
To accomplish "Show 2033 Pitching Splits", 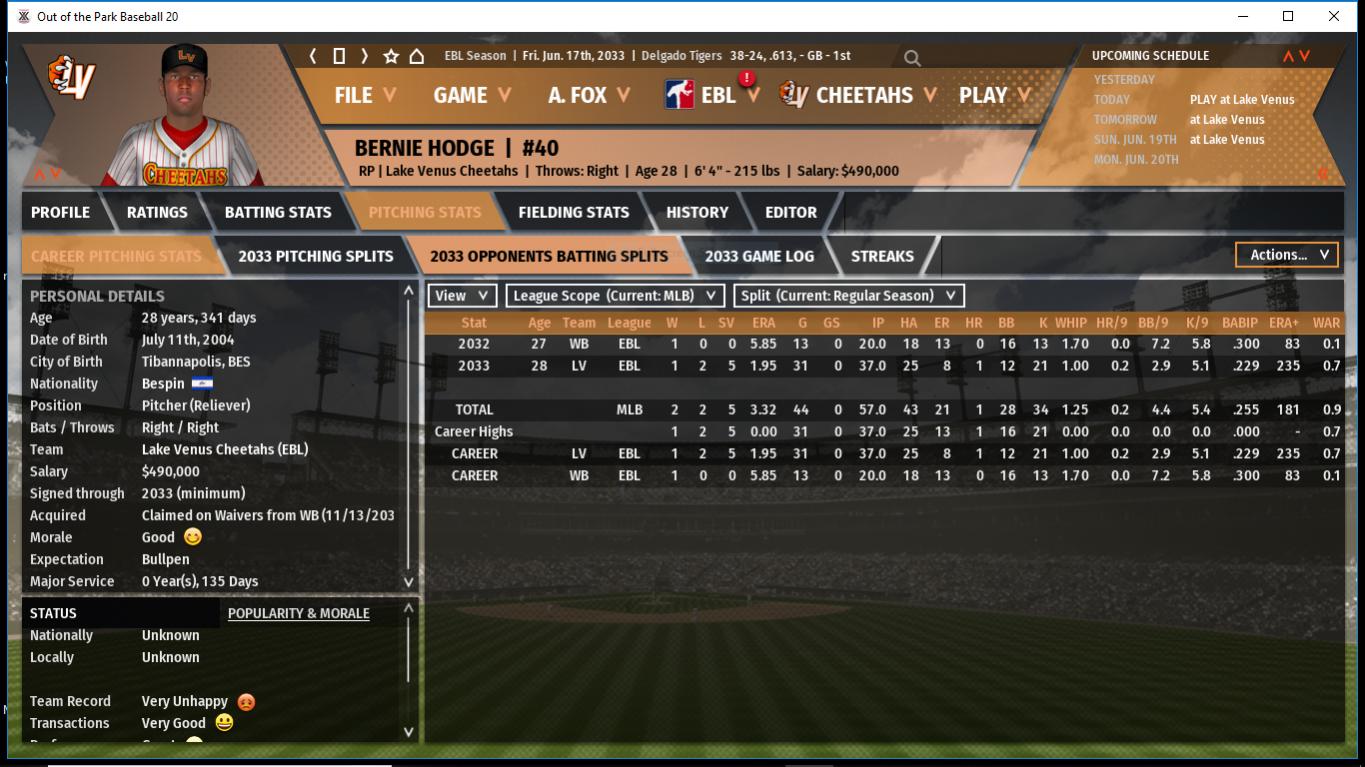I will (x=315, y=256).
